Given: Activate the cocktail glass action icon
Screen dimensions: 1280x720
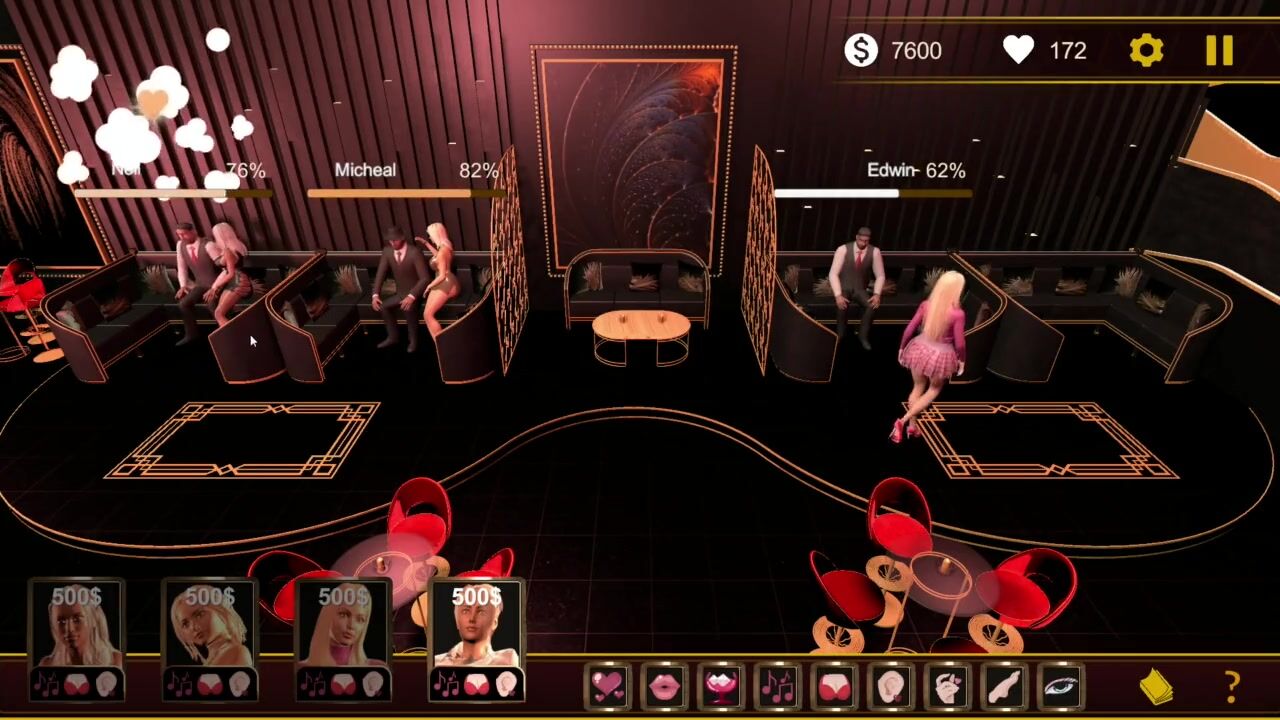Looking at the screenshot, I should coord(721,687).
